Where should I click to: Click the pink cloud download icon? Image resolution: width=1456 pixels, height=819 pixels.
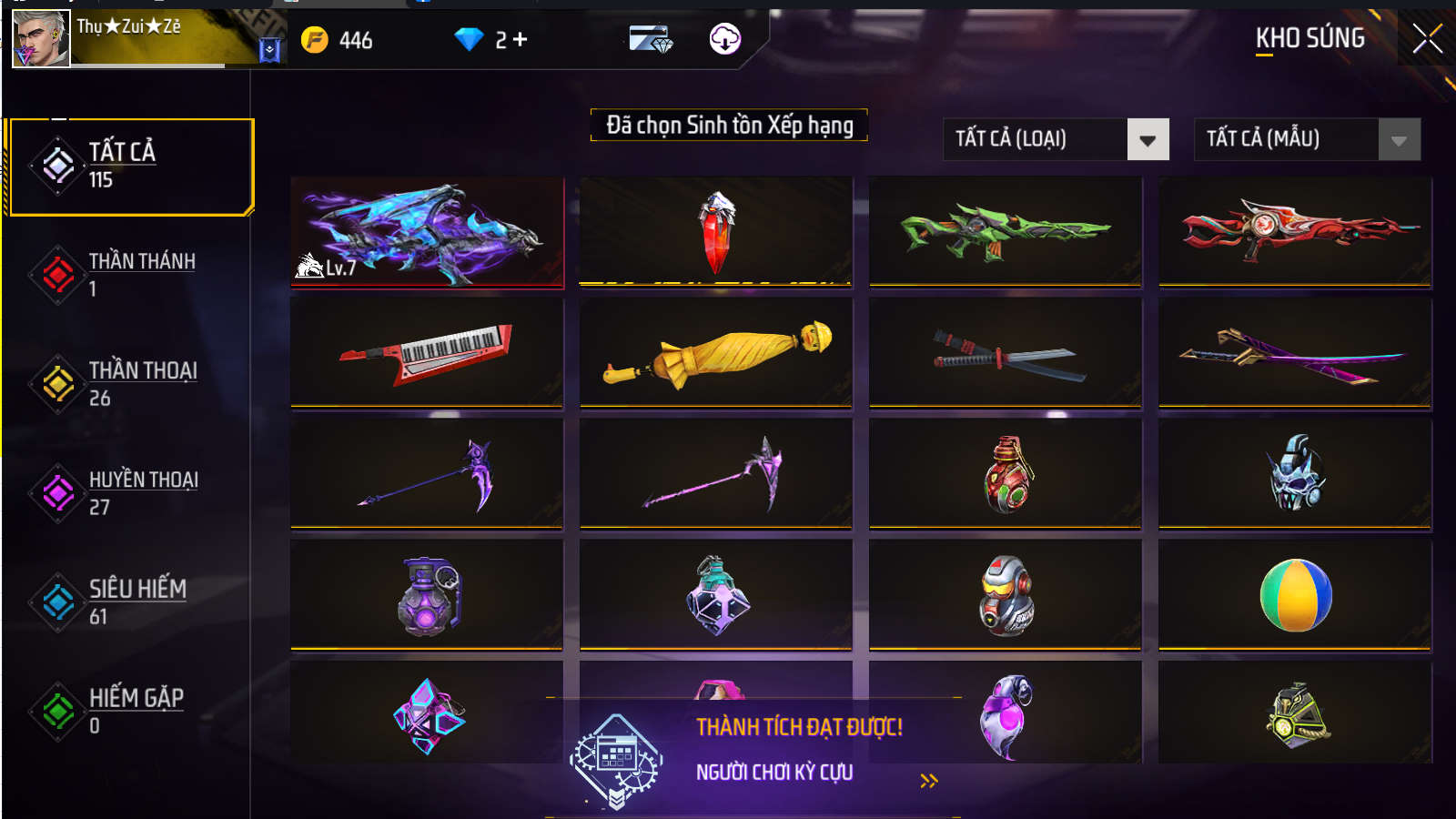coord(723,40)
